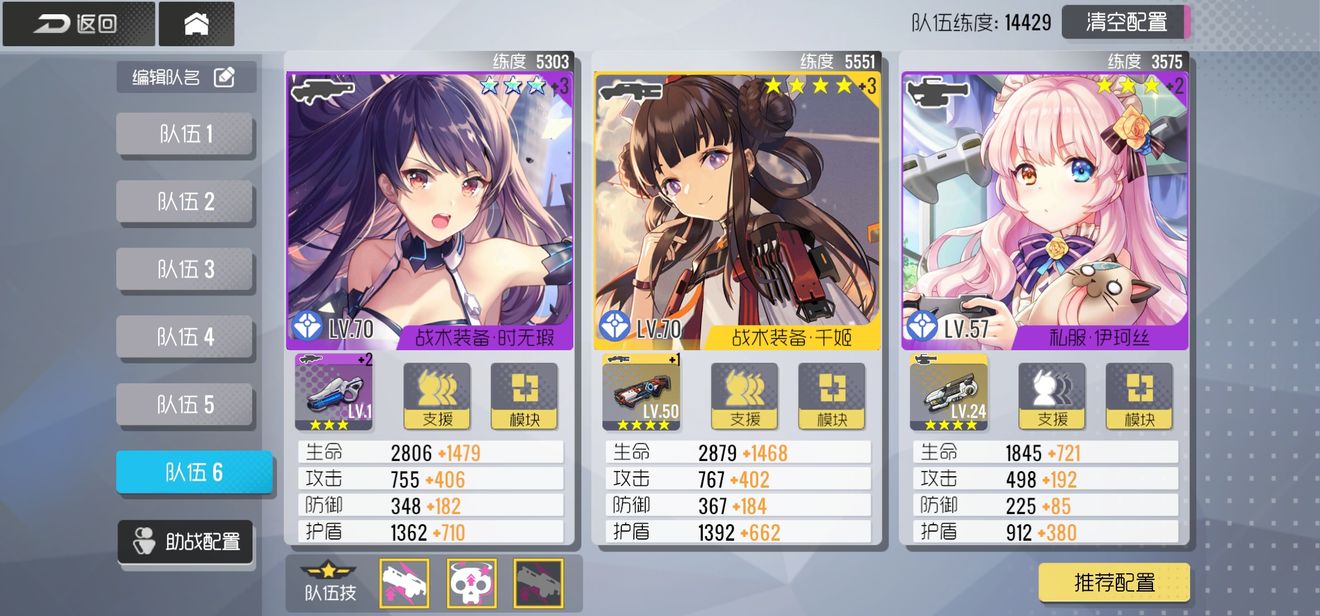Click the pink skull team skill icon
This screenshot has width=1320, height=616.
471,583
